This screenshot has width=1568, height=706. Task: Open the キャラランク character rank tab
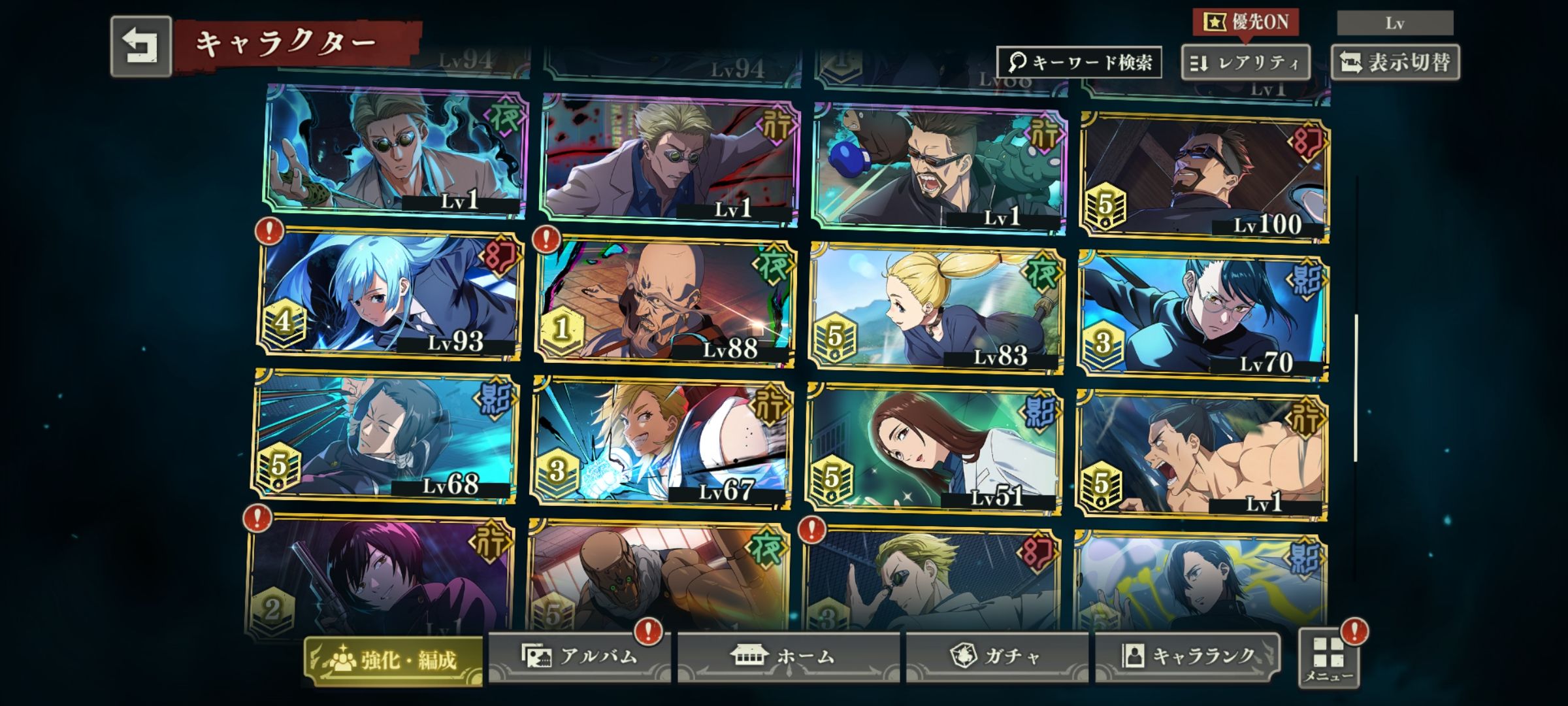pos(1187,656)
